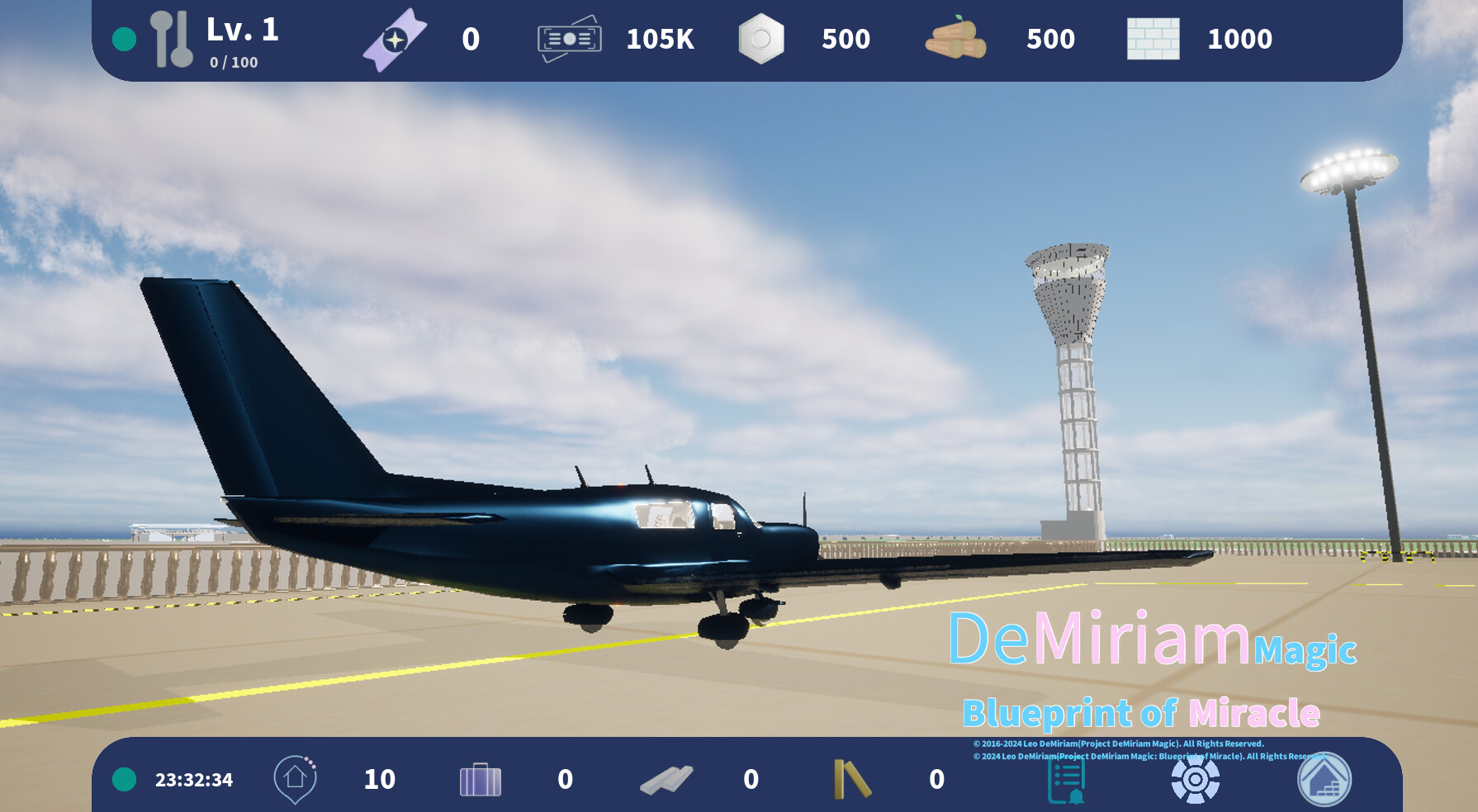Click the sparkle ticket currency icon

pos(396,37)
